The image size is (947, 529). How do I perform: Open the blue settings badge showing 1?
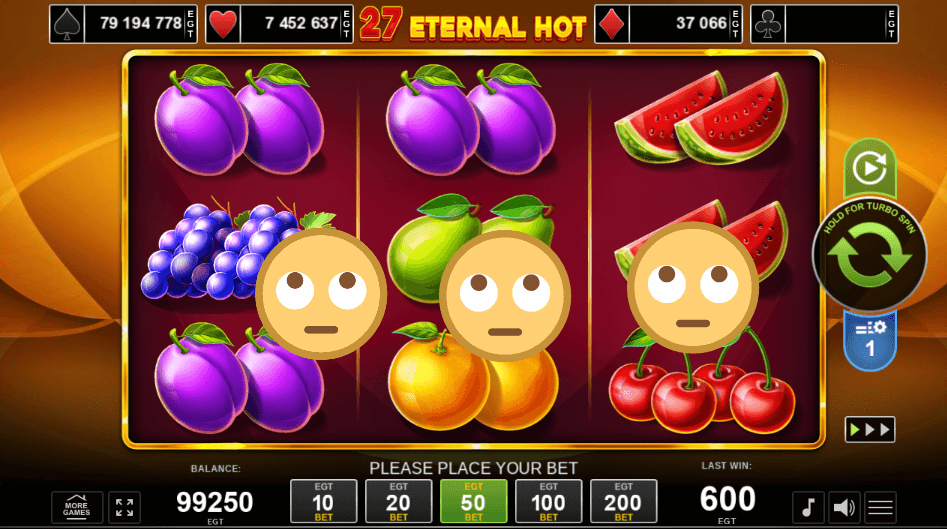click(x=869, y=340)
